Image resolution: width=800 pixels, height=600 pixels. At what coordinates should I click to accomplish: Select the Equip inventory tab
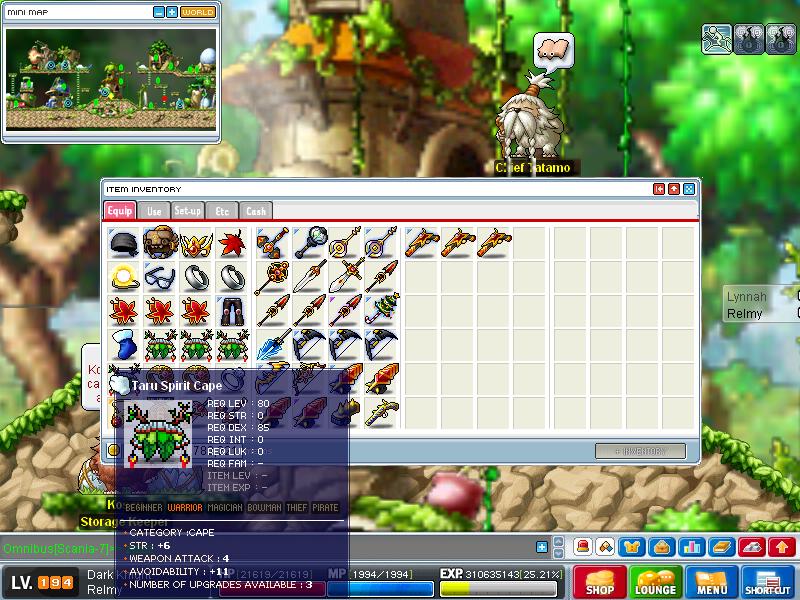120,211
